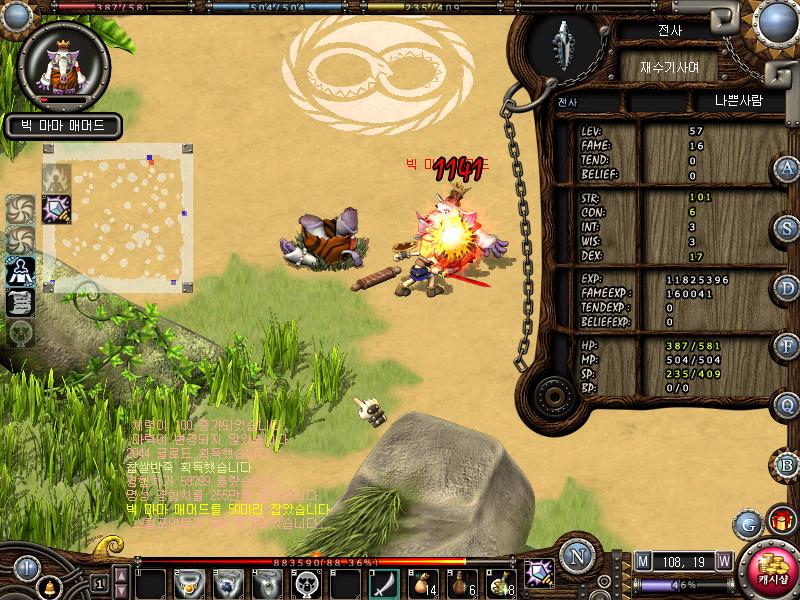The width and height of the screenshot is (800, 600).
Task: Select the highlighted white figure icon in left column
Action: [21, 270]
